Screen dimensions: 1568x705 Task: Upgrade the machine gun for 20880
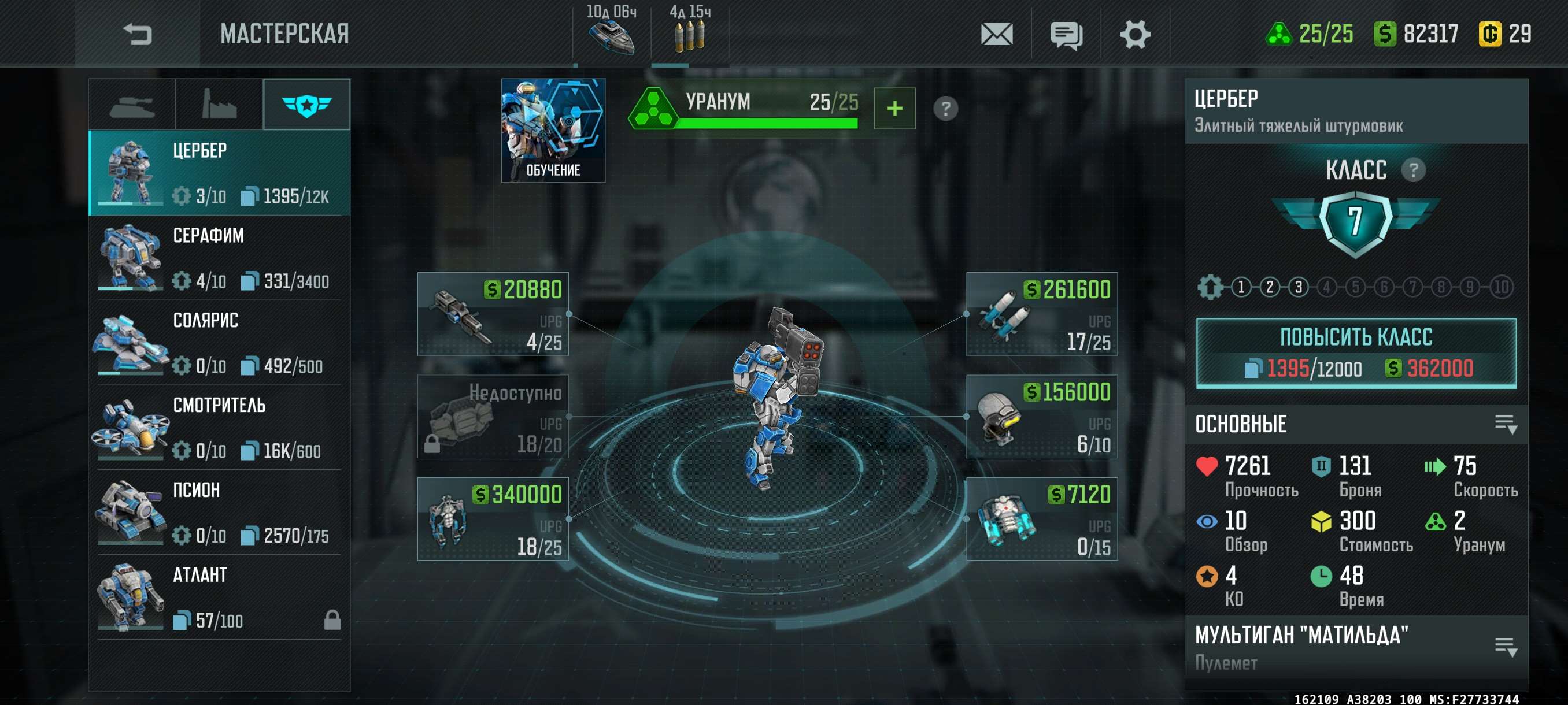point(493,314)
